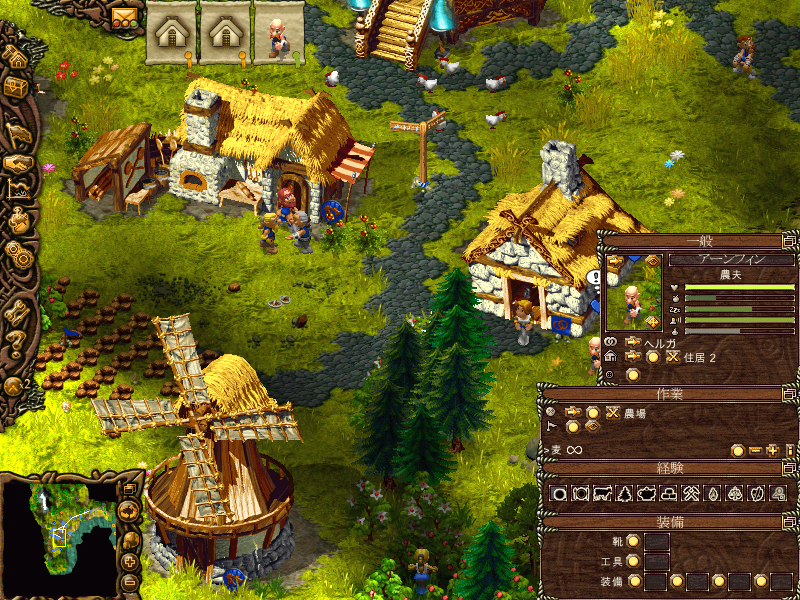Screen dimensions: 800x600
Task: Collapse the 装備 panel section
Action: tap(789, 521)
